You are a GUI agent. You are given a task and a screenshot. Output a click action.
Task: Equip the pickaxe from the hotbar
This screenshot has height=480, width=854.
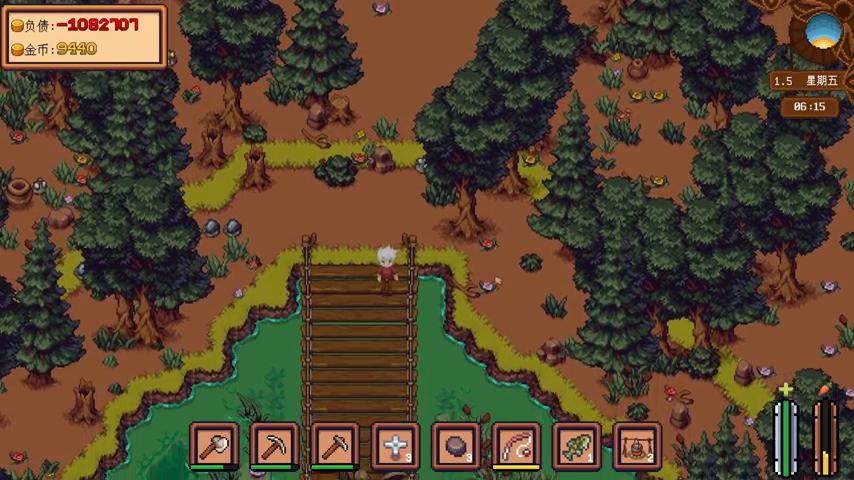[274, 444]
